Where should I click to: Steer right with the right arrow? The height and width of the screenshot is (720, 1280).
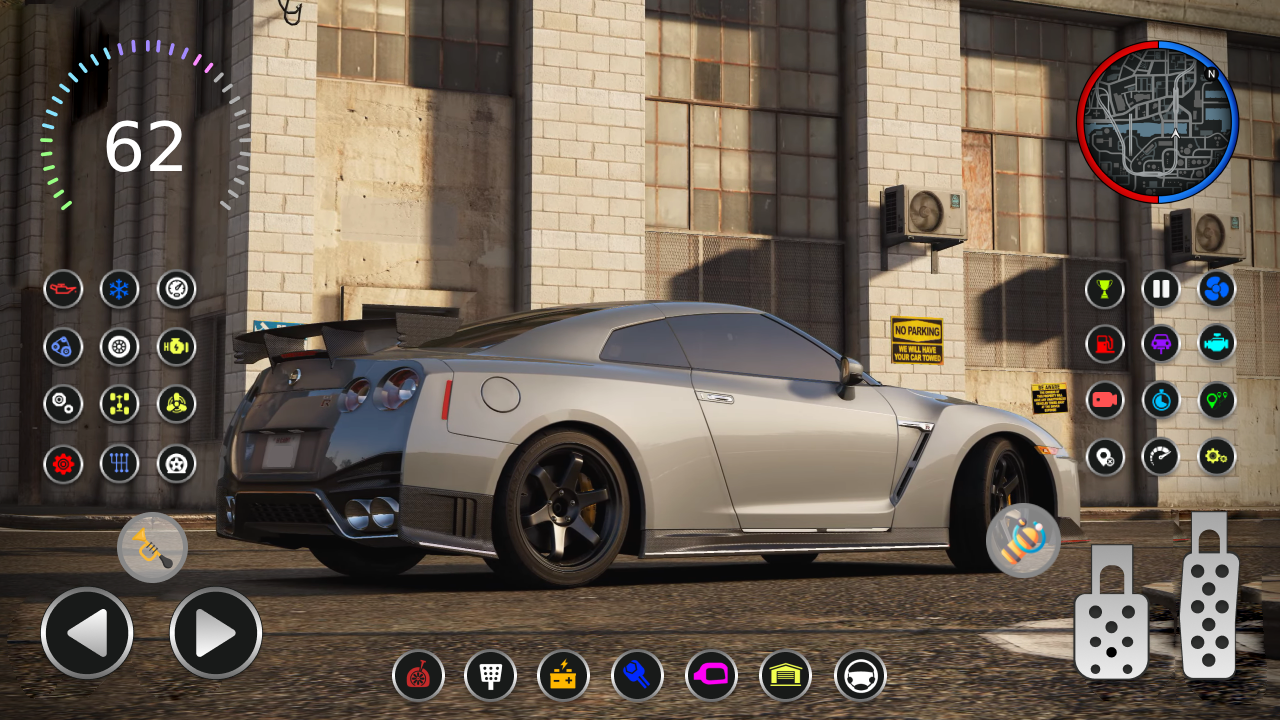click(216, 633)
